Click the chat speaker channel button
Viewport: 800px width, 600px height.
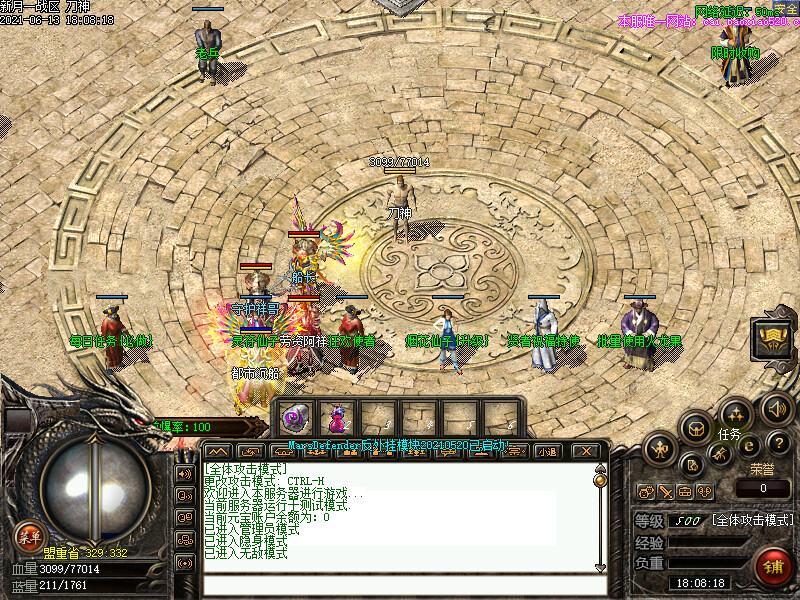point(185,473)
